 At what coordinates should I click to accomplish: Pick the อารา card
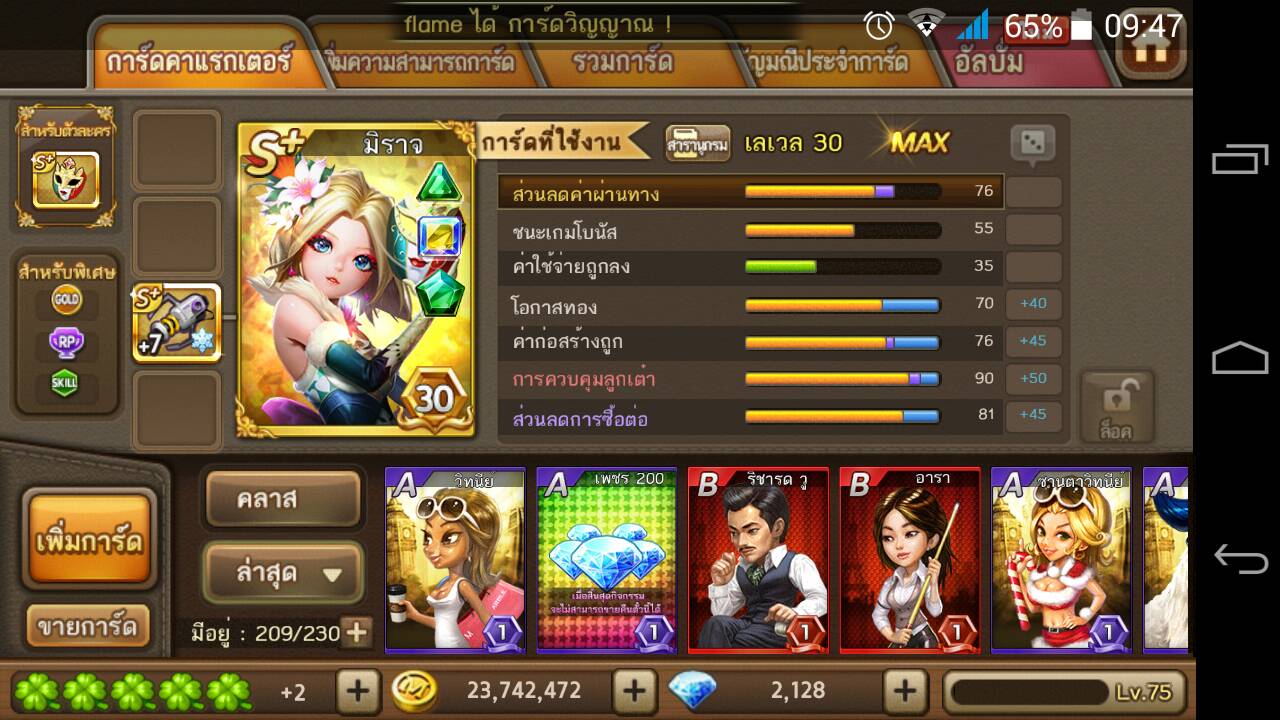point(910,560)
